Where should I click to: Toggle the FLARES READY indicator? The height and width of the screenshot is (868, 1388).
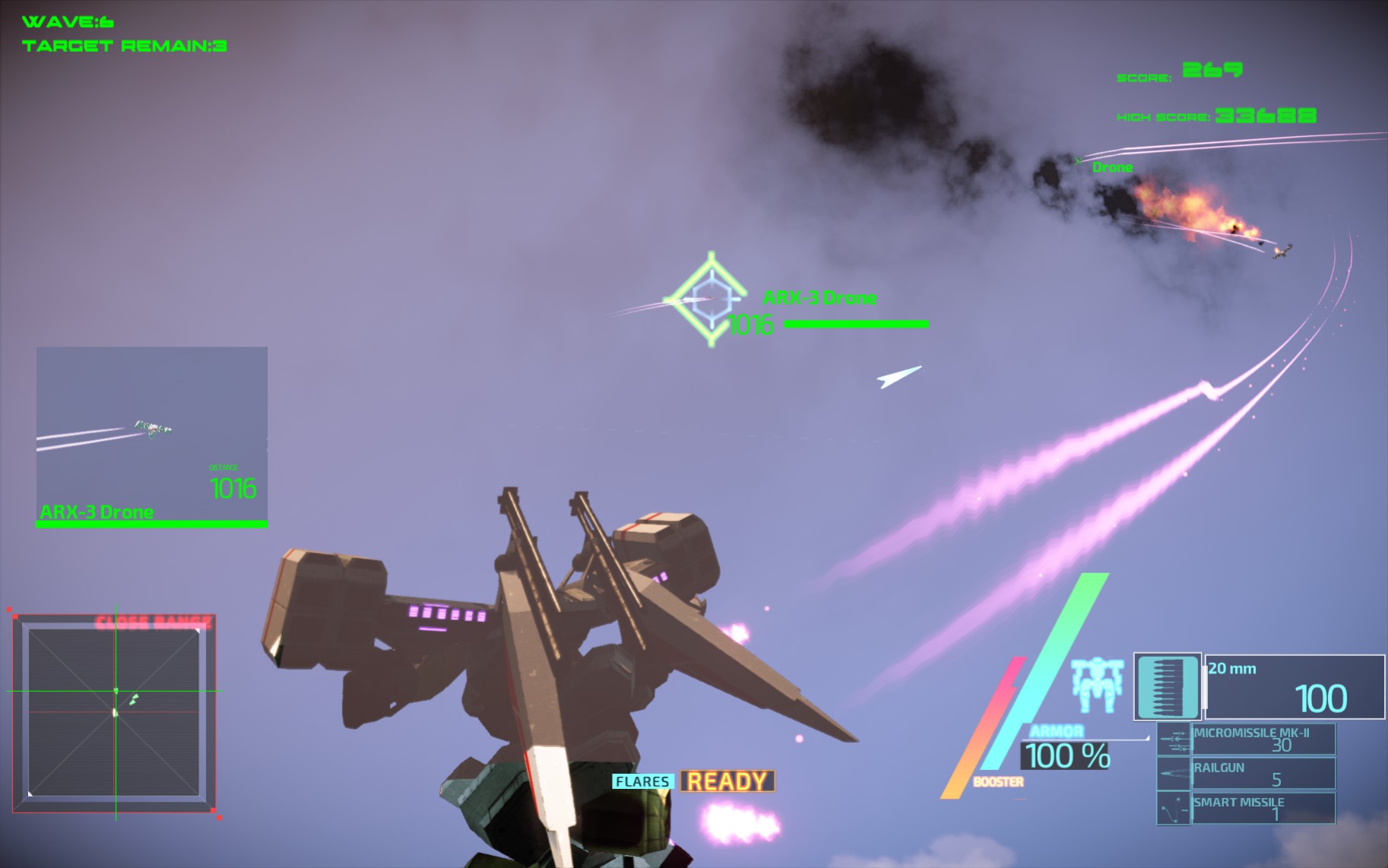(x=690, y=781)
